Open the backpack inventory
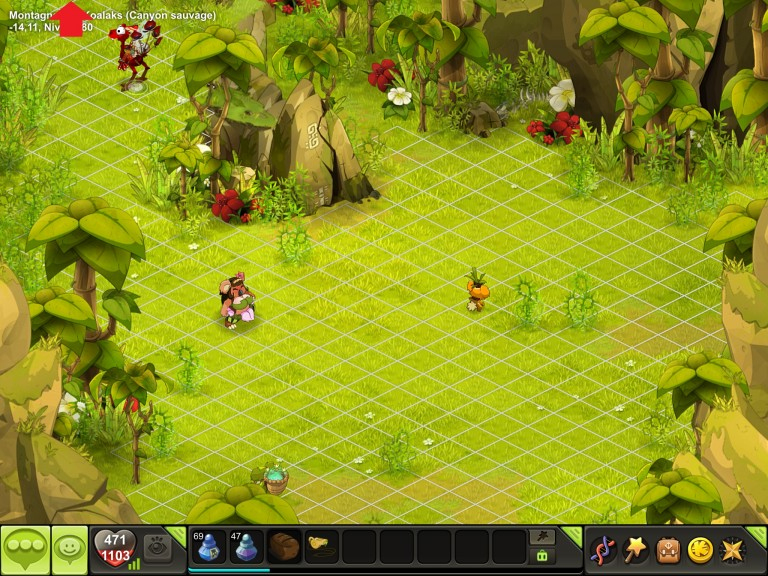The height and width of the screenshot is (576, 768). click(668, 549)
